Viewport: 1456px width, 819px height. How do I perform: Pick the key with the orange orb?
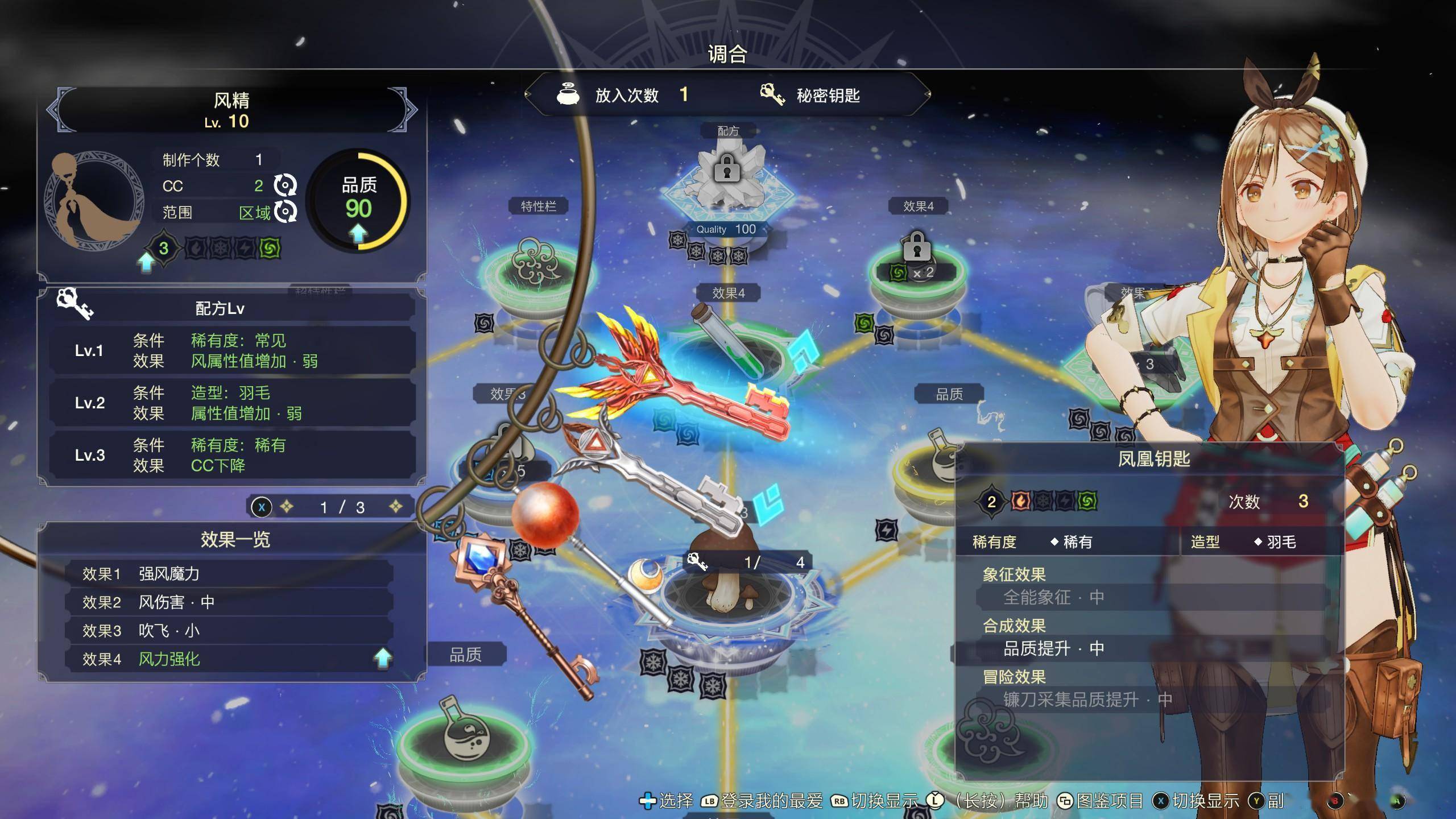pyautogui.click(x=545, y=513)
